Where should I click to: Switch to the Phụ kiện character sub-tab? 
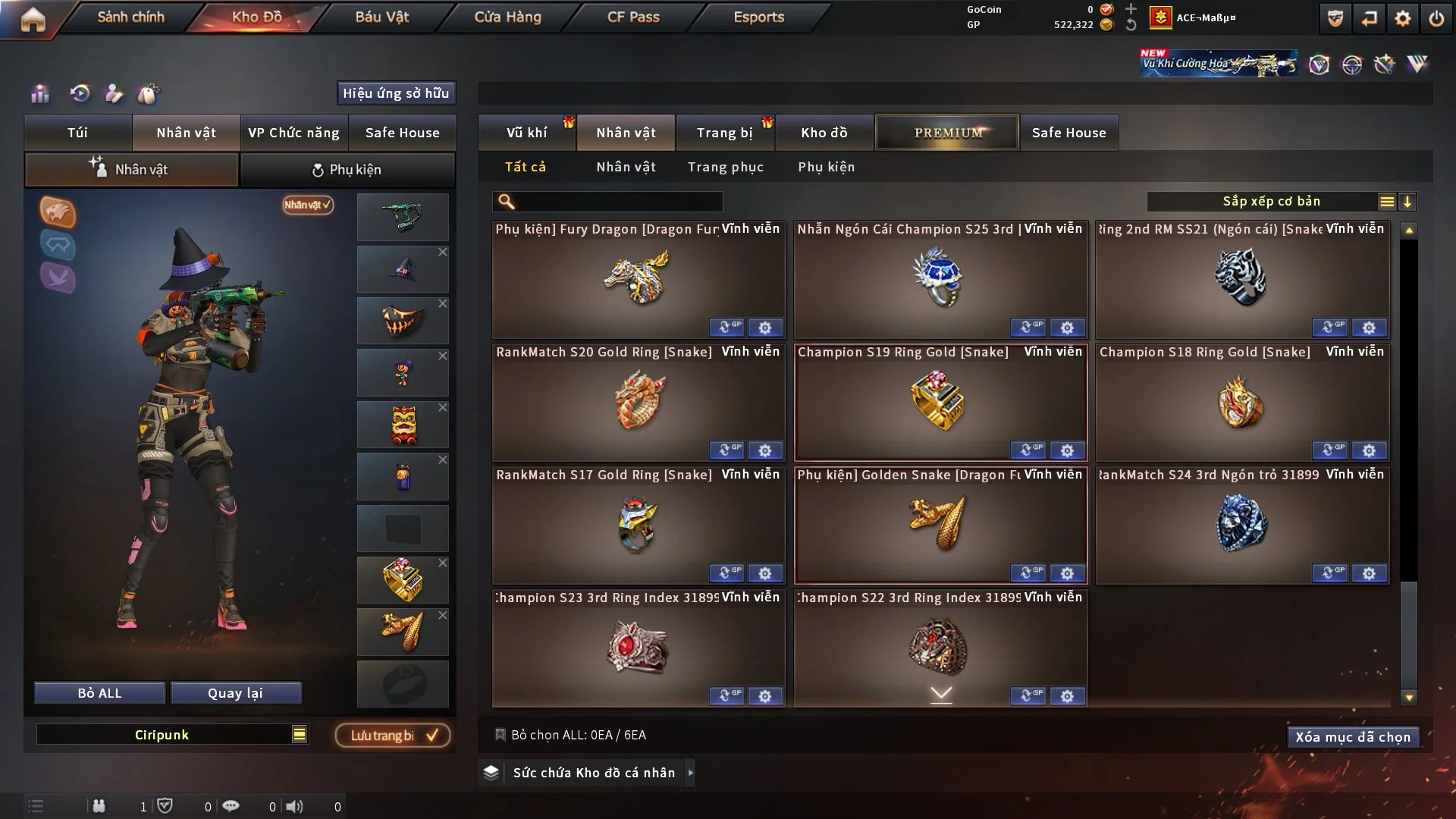coord(347,170)
